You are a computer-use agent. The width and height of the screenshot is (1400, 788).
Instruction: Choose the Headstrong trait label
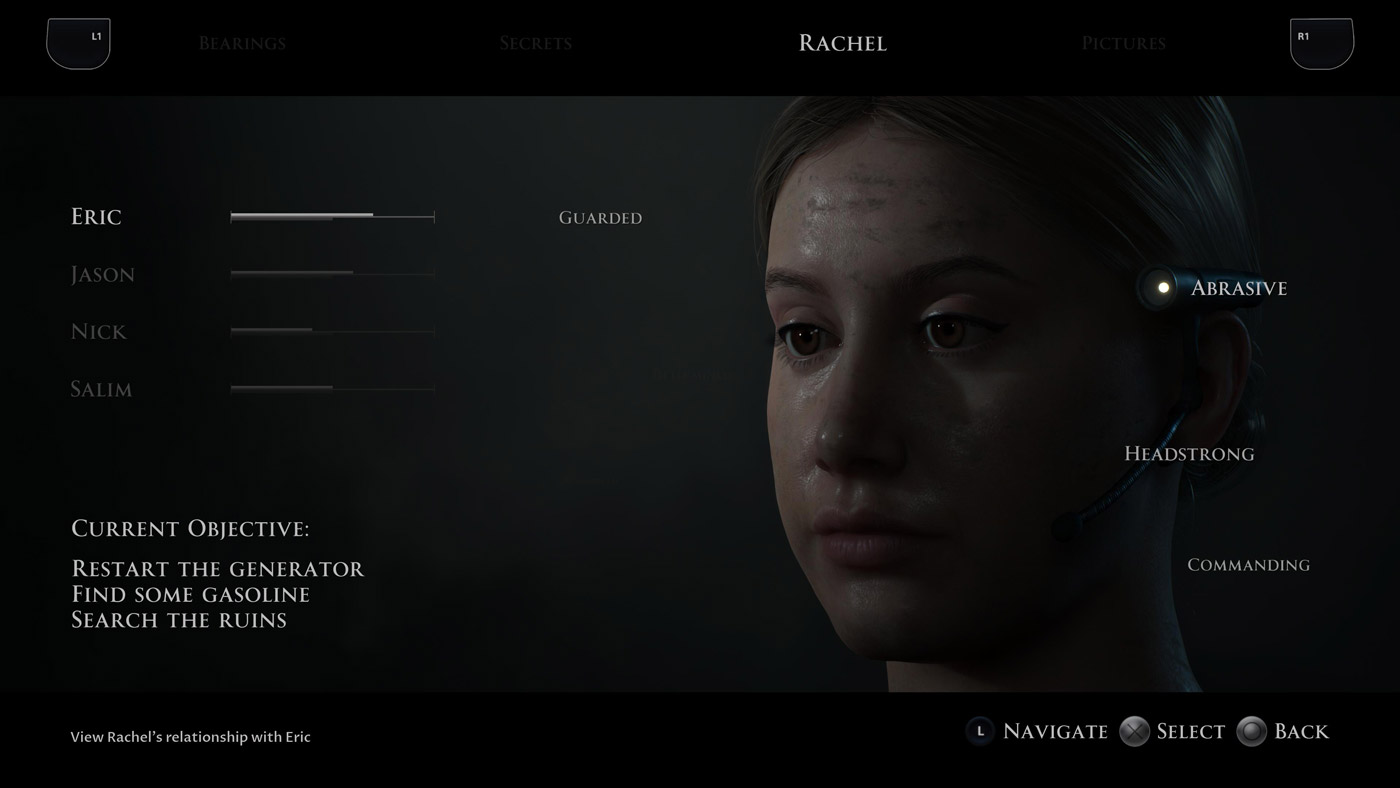(1189, 454)
